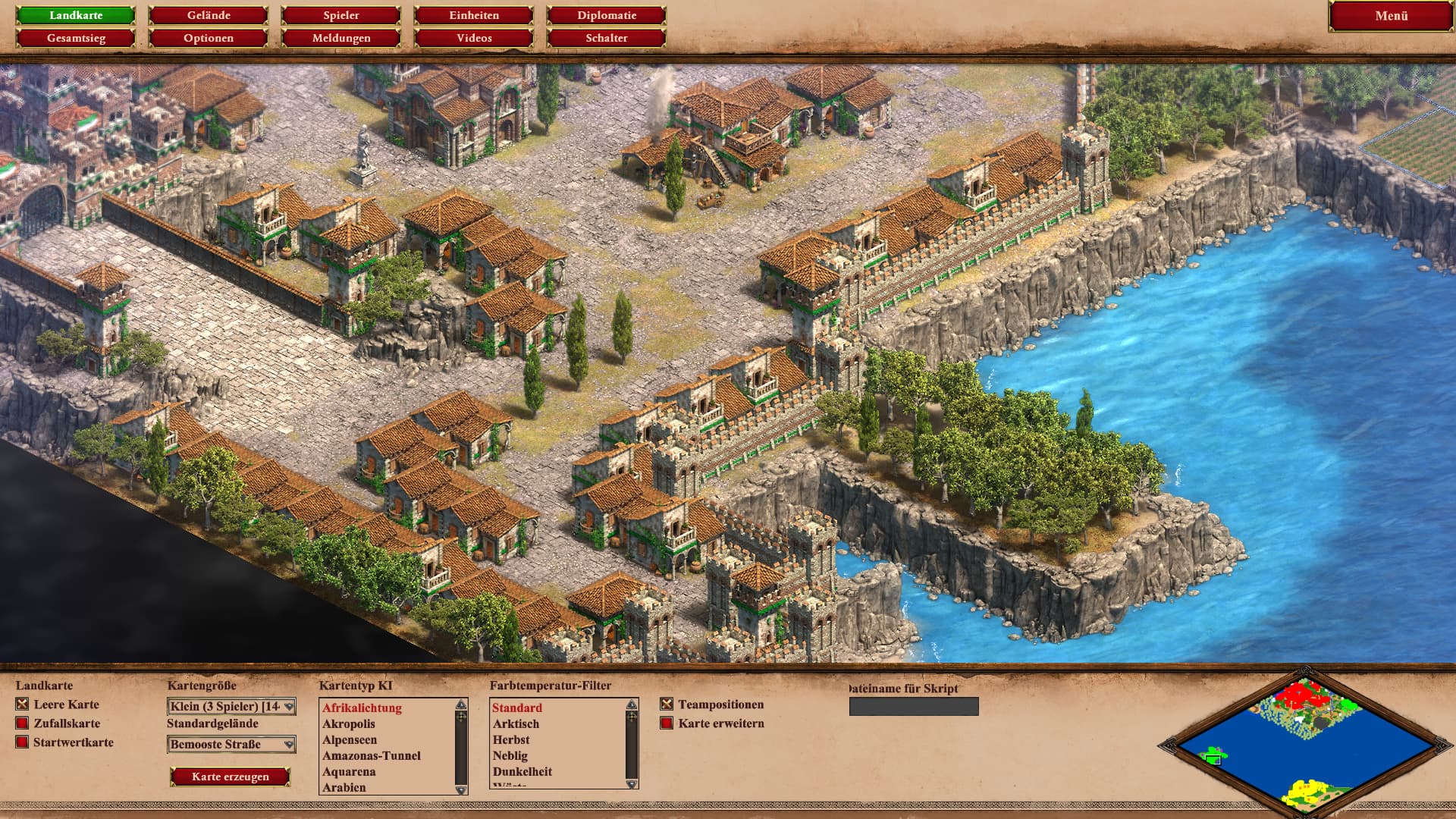Enable the Karte erweitern checkbox
Screen dimensions: 1456x819
[667, 723]
